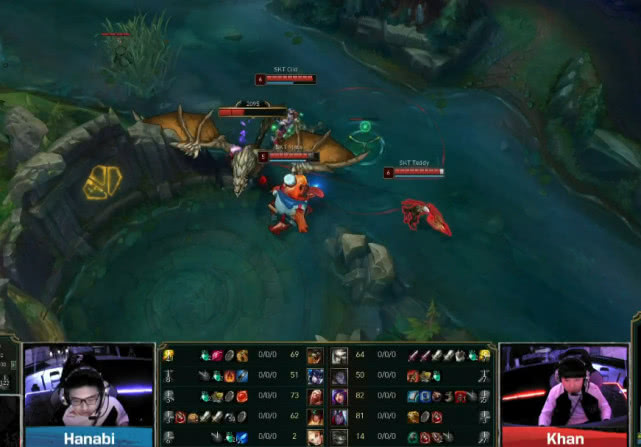This screenshot has width=641, height=447.
Task: Select the champion portrait beside the 64 CS
Action: (x=339, y=356)
